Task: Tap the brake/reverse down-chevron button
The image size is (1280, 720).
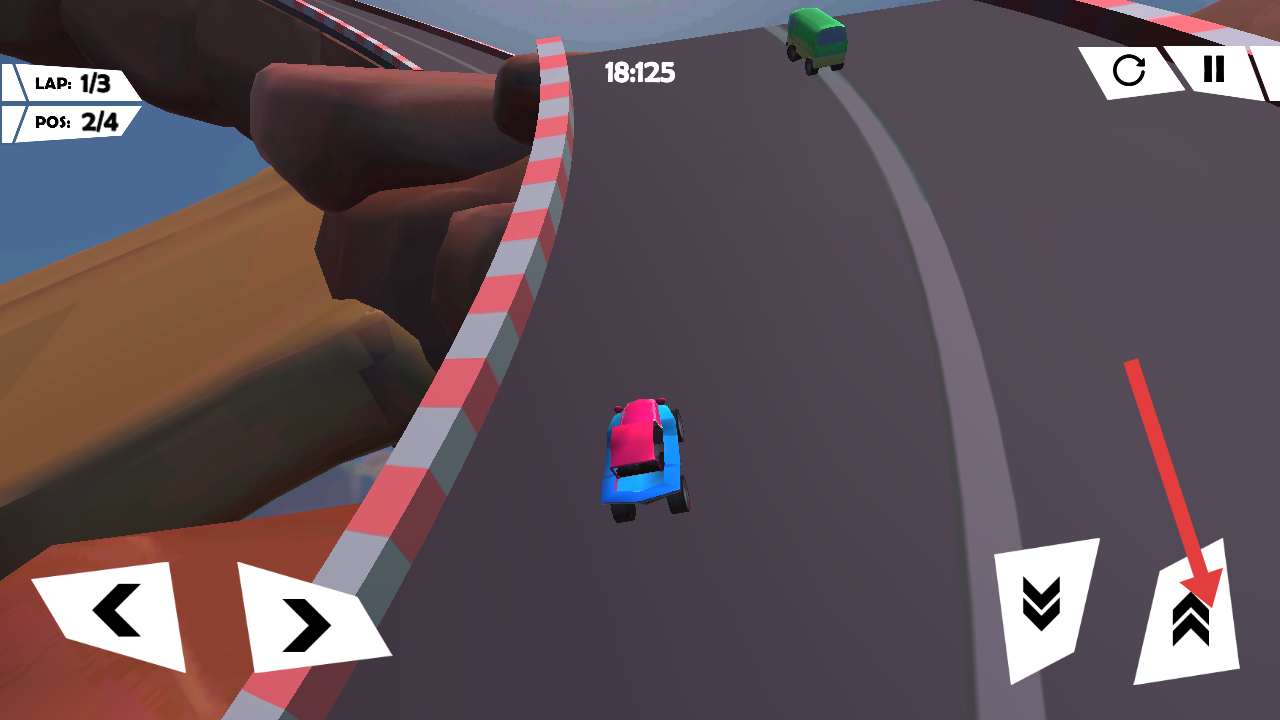Action: point(1043,606)
